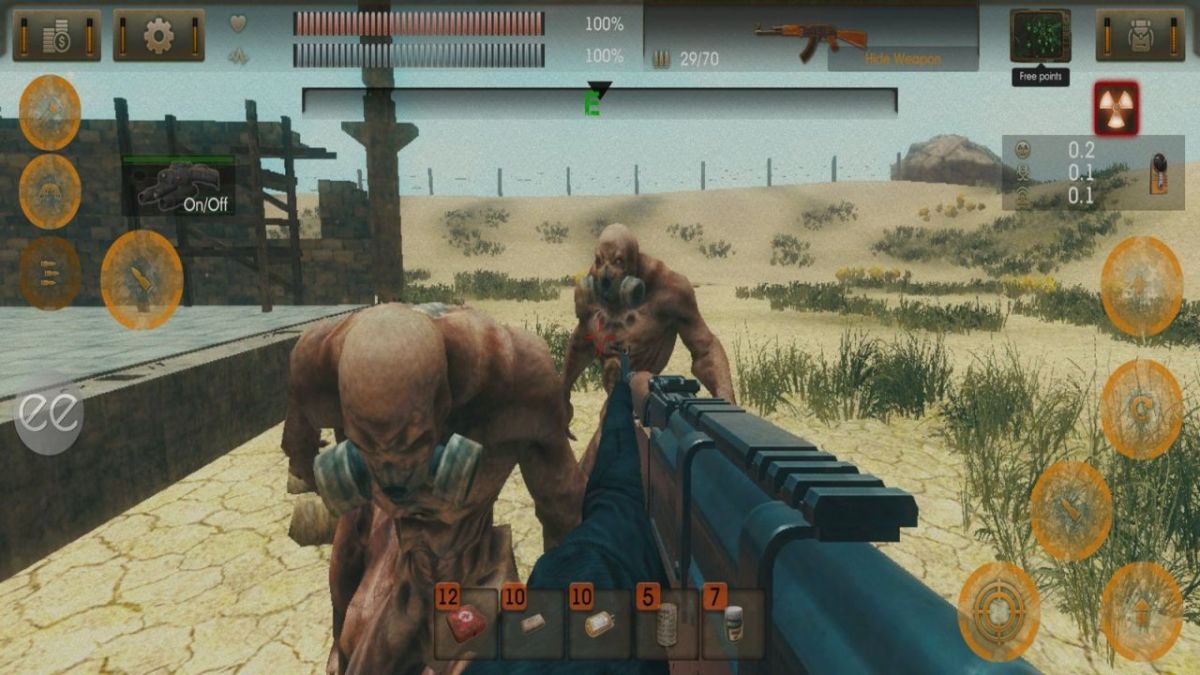Open the gear settings menu
Image resolution: width=1200 pixels, height=675 pixels.
click(x=158, y=36)
